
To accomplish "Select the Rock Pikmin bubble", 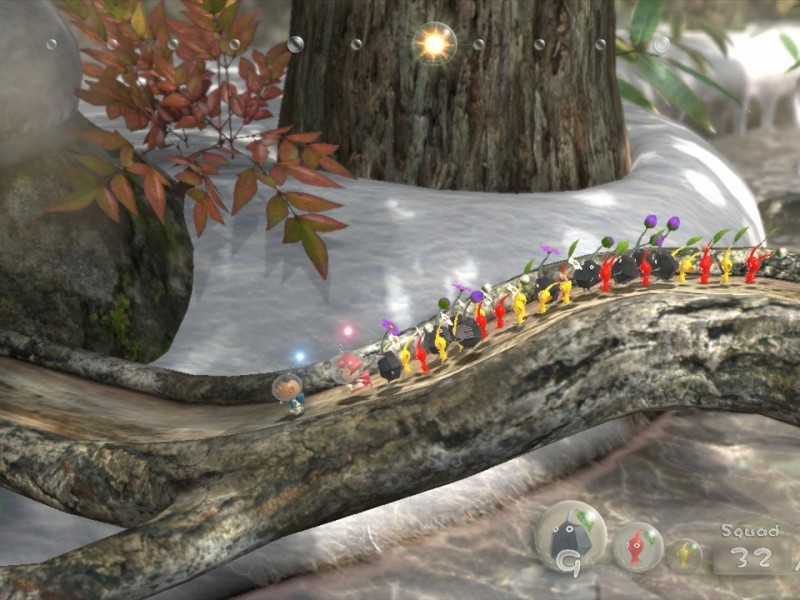I will [x=570, y=536].
